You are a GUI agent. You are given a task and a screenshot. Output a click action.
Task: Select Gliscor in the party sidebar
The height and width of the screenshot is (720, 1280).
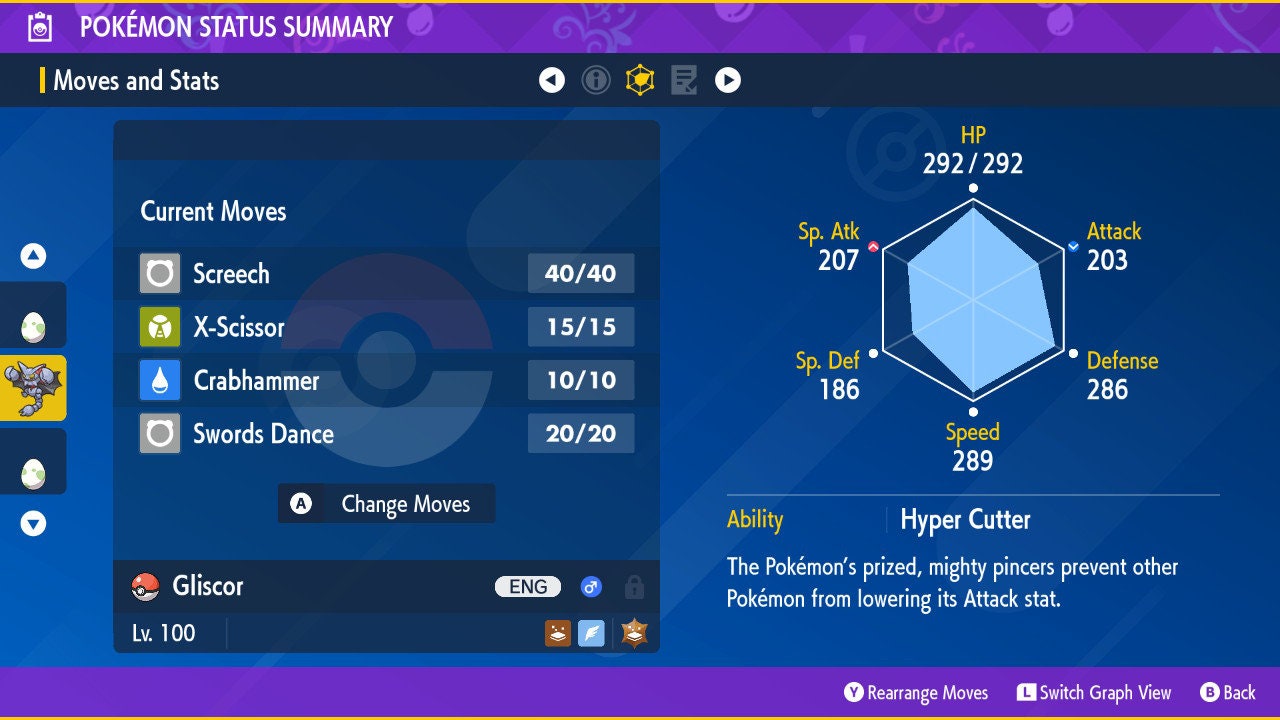click(x=33, y=387)
